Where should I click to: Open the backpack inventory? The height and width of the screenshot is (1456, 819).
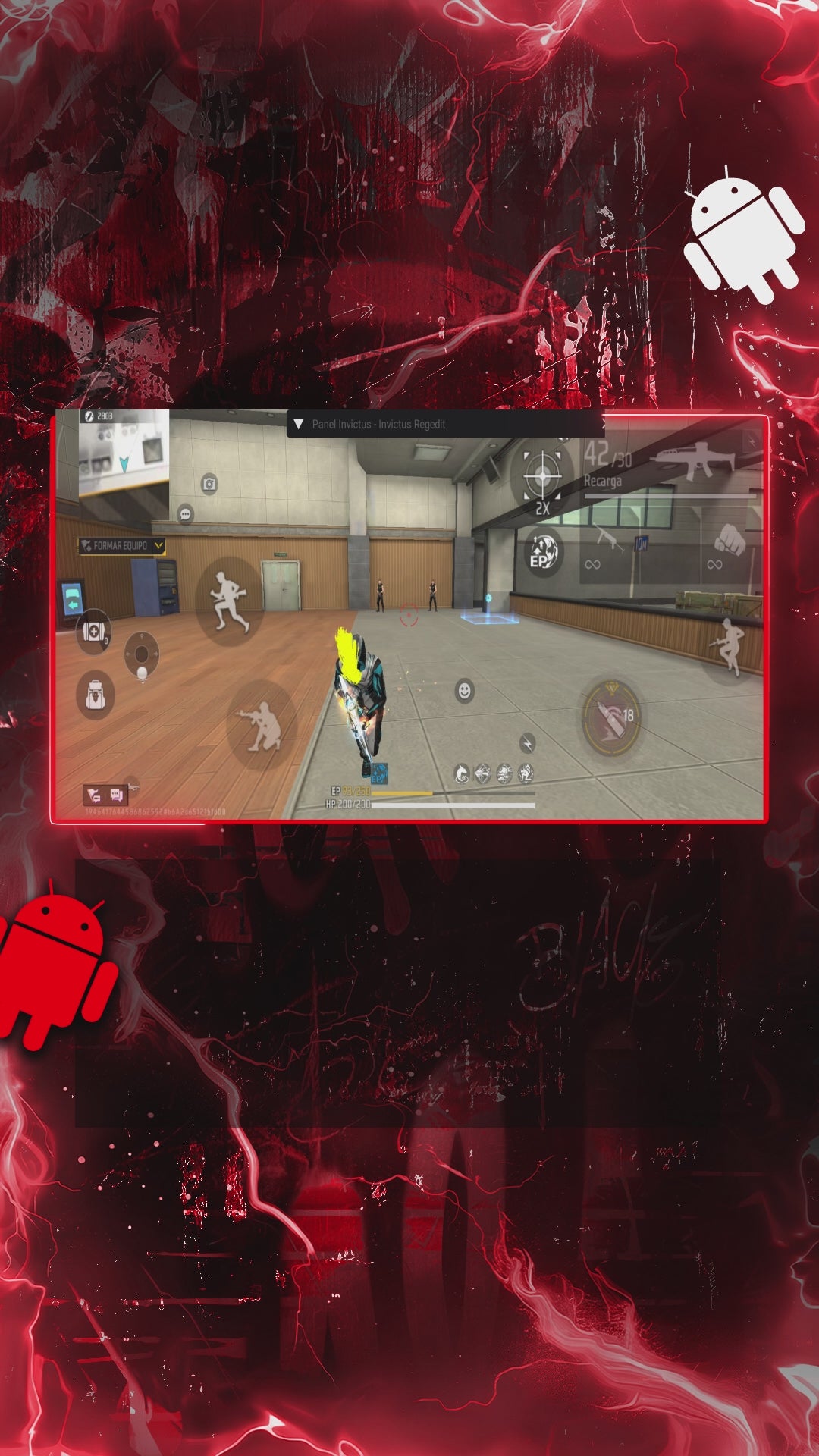[96, 695]
